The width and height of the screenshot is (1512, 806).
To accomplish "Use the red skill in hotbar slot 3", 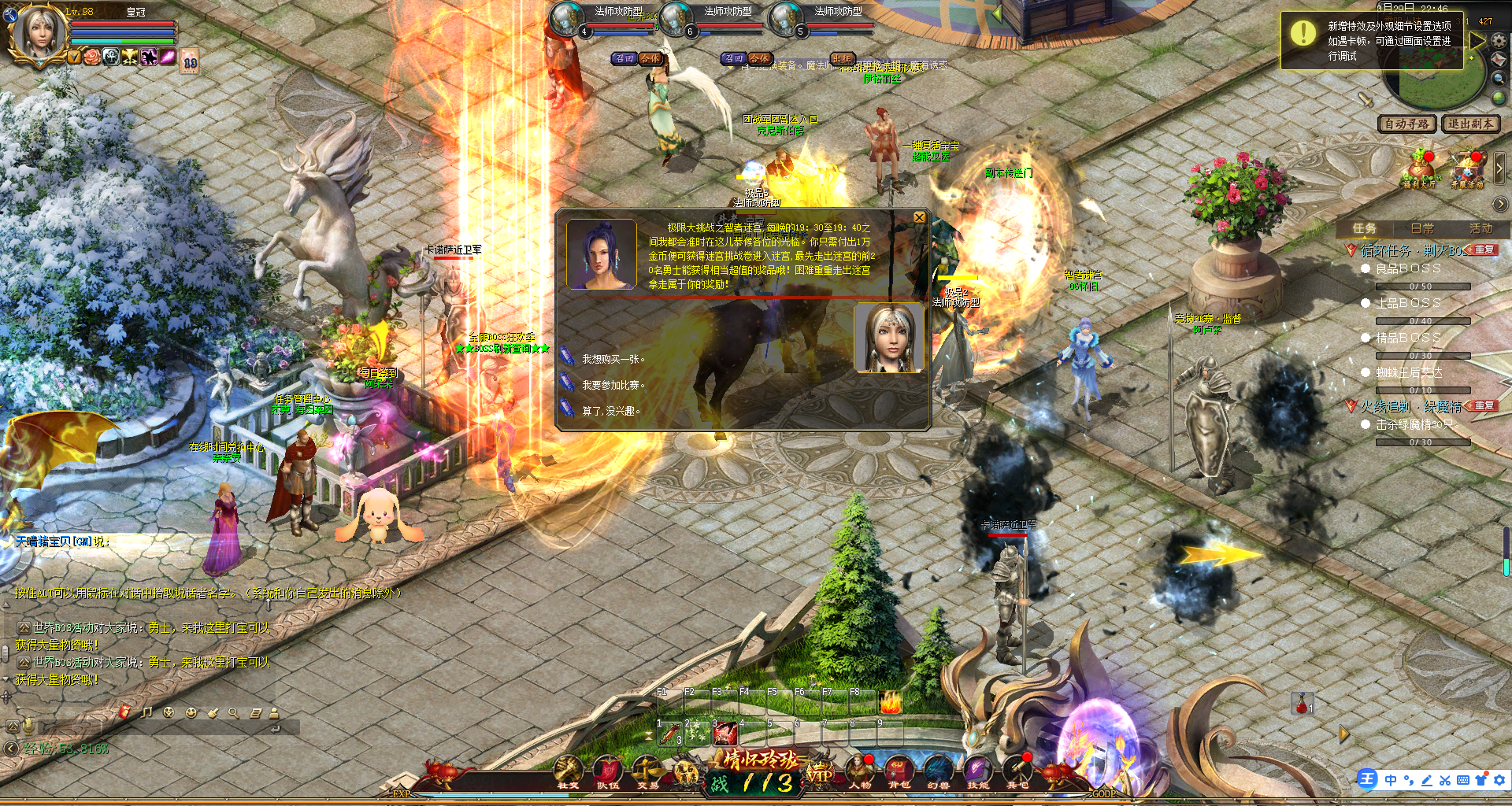I will click(724, 734).
